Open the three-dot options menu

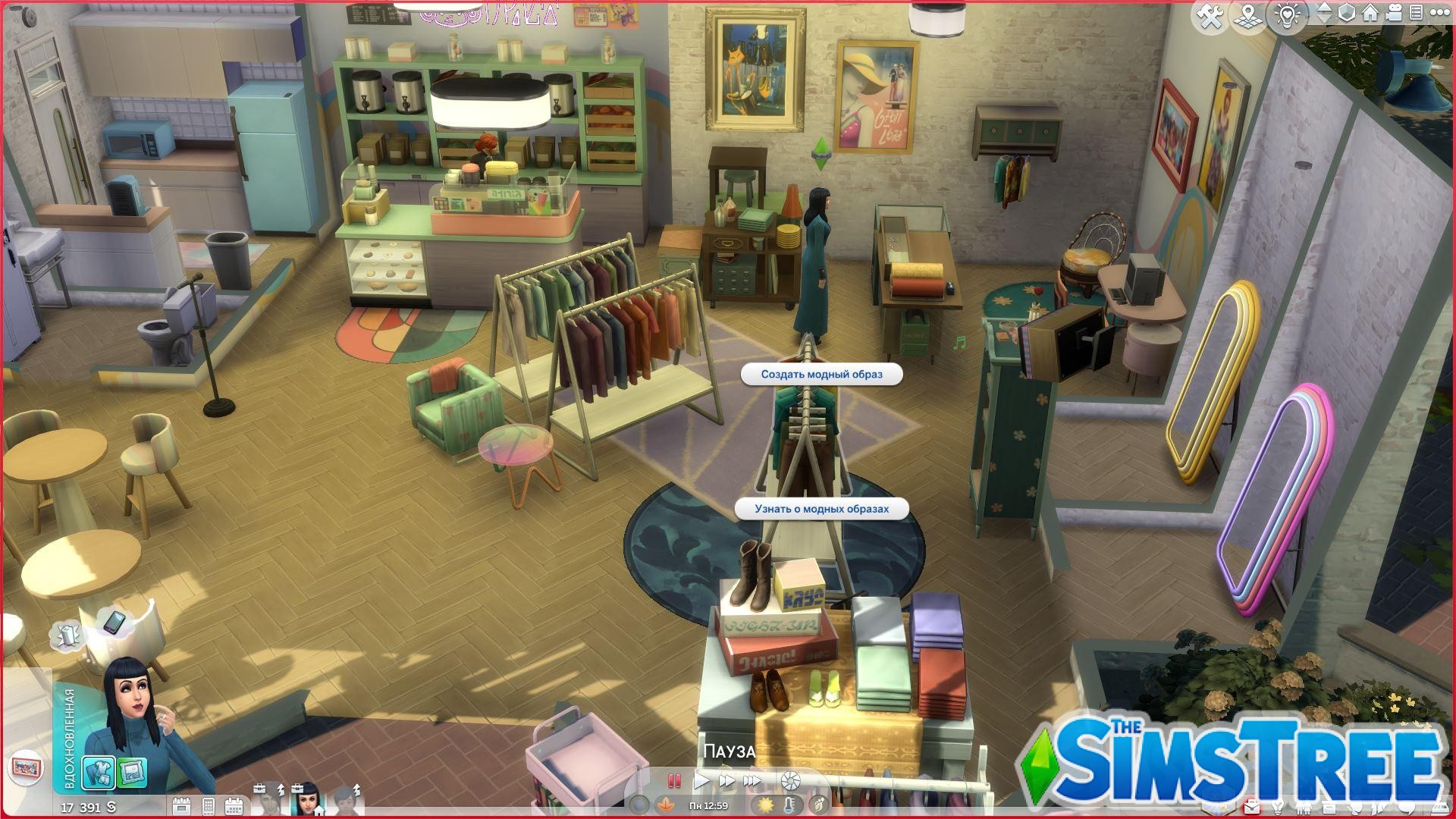1441,13
